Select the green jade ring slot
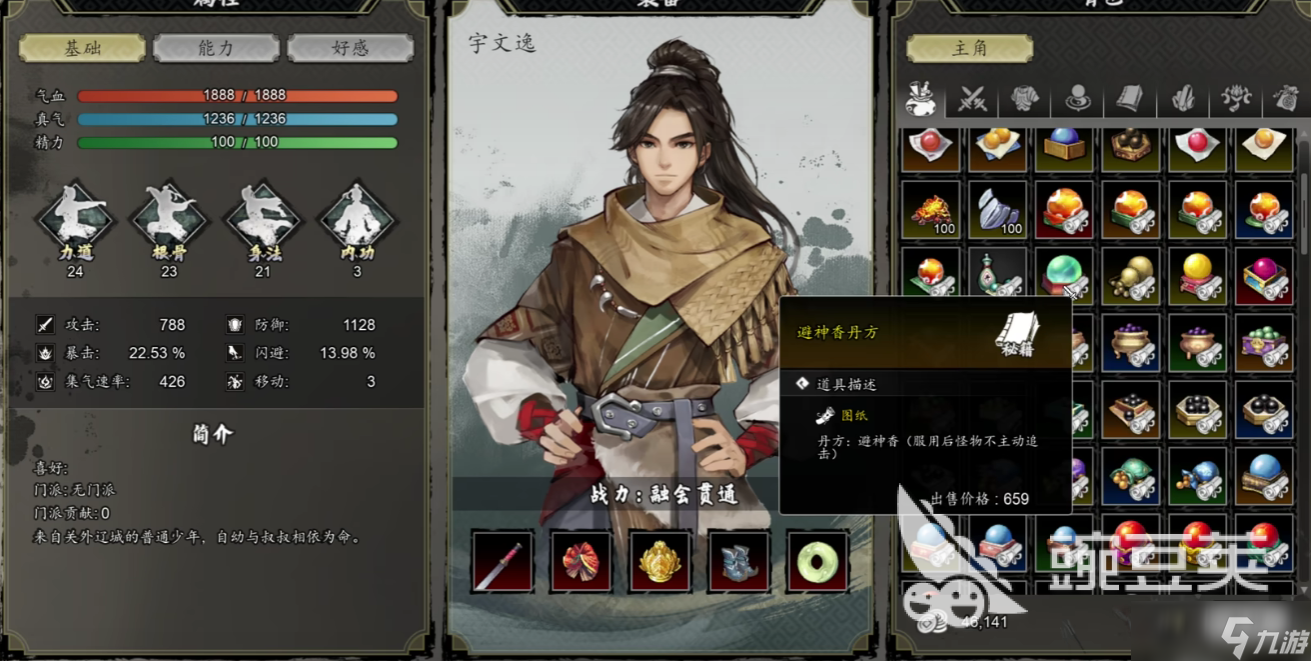 pyautogui.click(x=818, y=561)
